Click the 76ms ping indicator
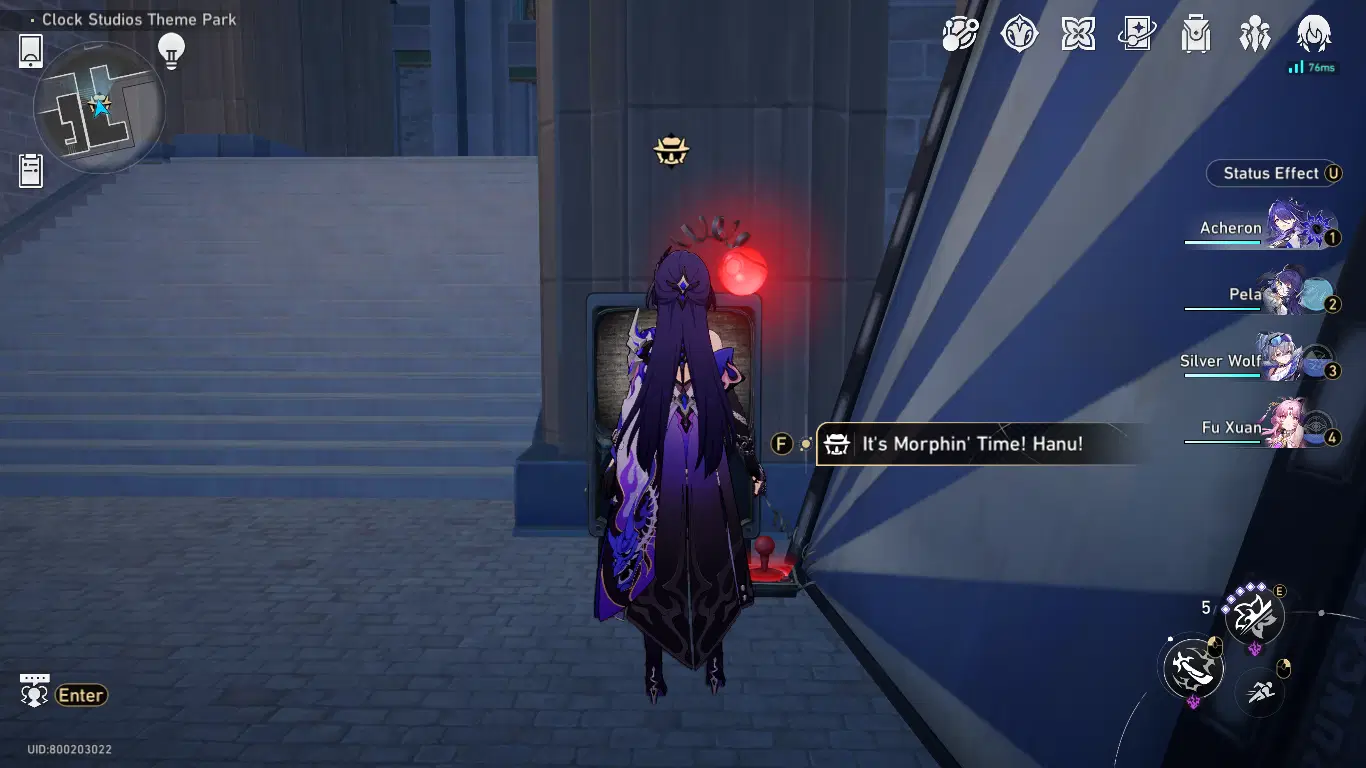1366x768 pixels. (x=1315, y=67)
